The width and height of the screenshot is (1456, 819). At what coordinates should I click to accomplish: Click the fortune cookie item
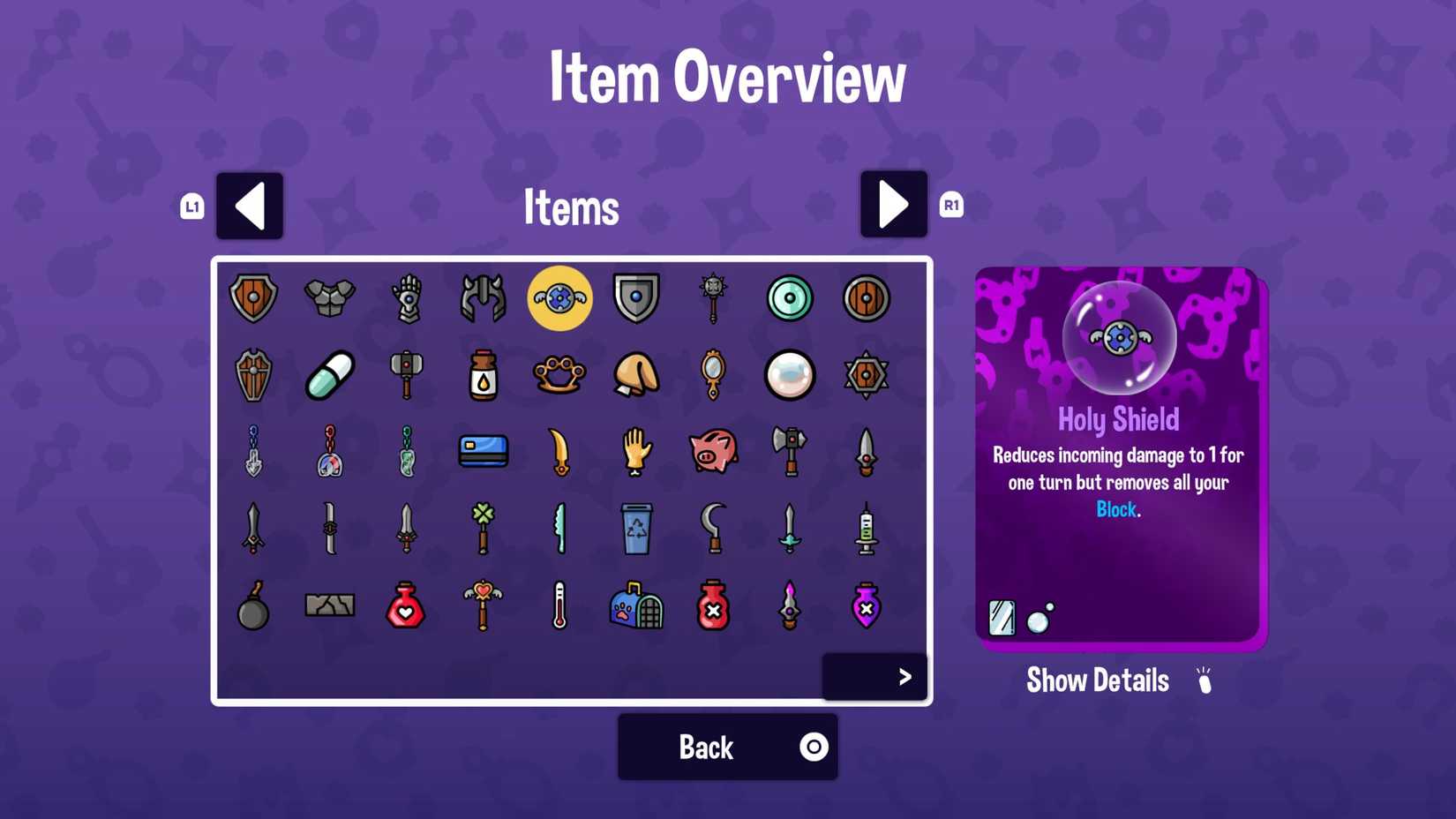[x=636, y=374]
